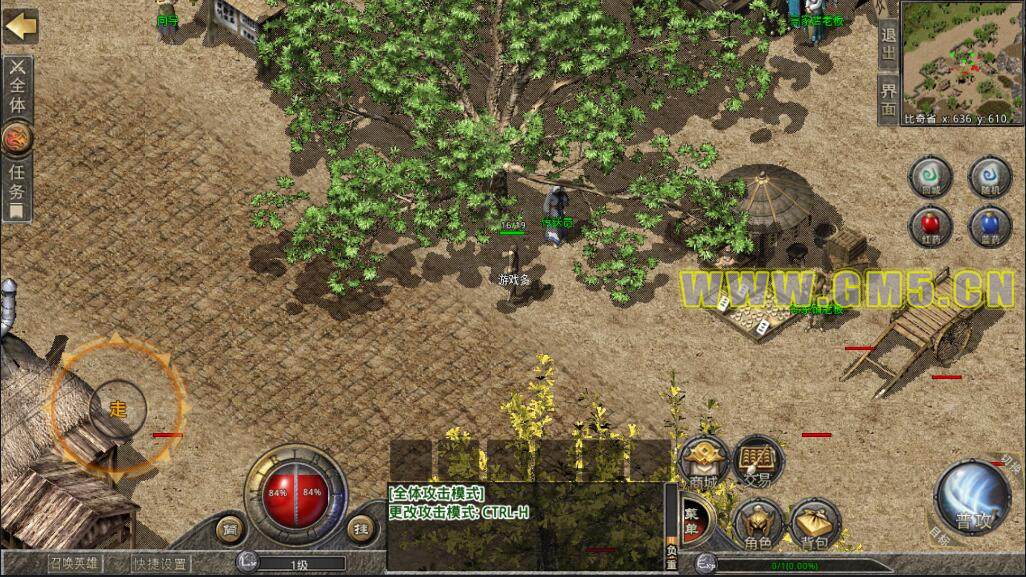
Task: Open the 商城 shop
Action: [x=704, y=463]
